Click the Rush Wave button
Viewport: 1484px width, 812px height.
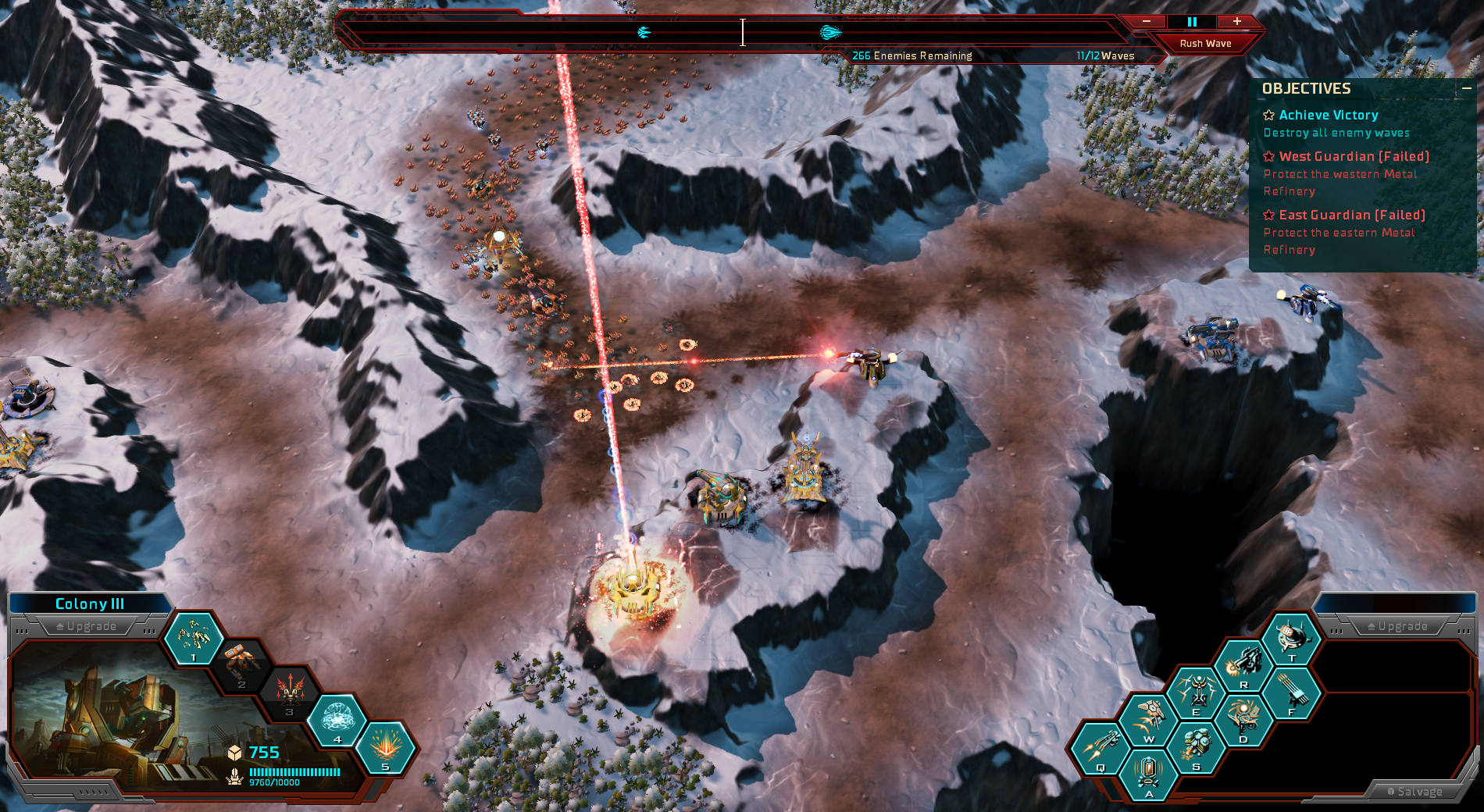[1205, 44]
